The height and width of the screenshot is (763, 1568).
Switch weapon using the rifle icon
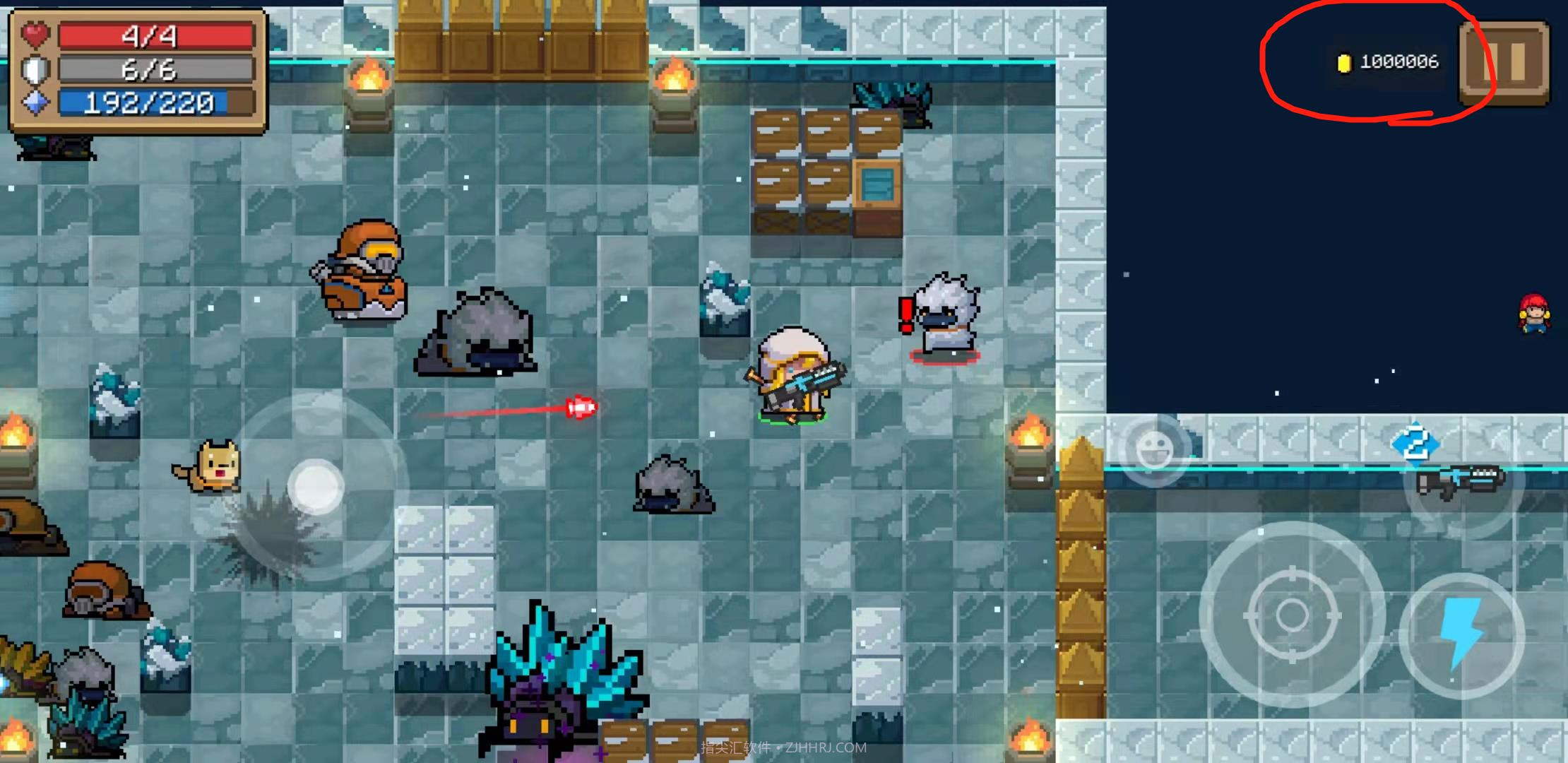pos(1460,483)
